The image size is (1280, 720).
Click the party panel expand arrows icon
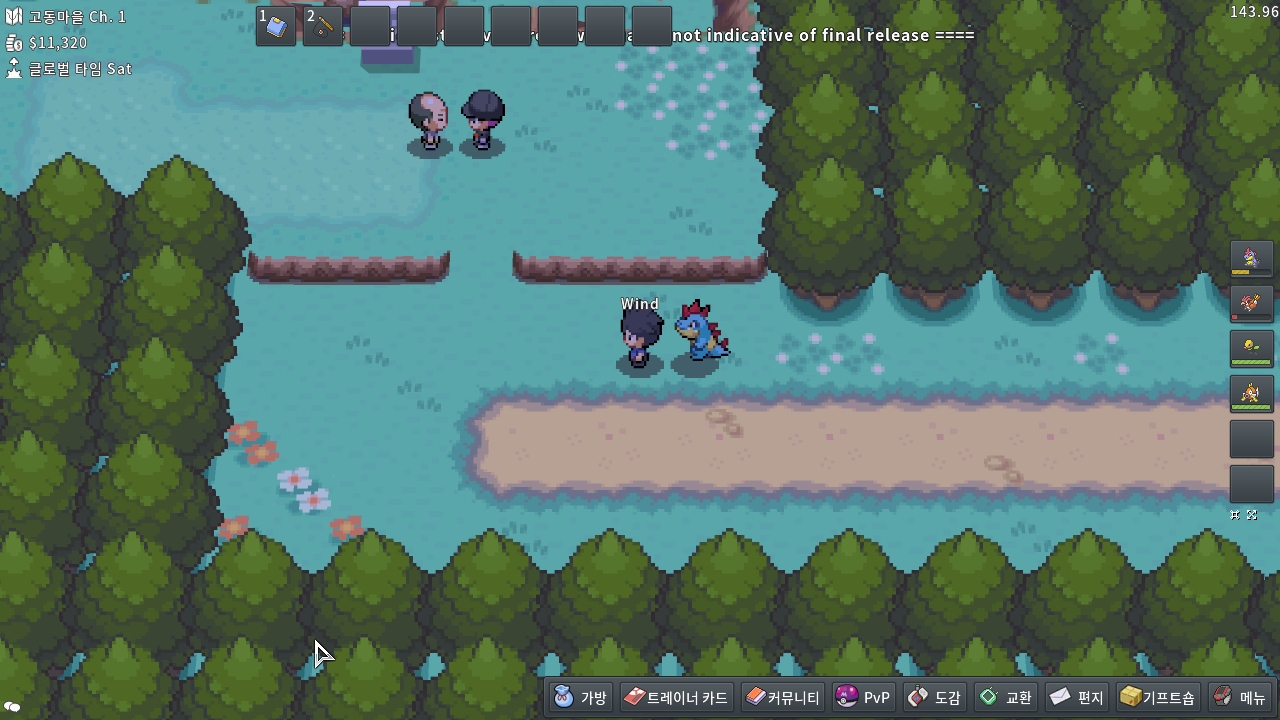click(1252, 515)
